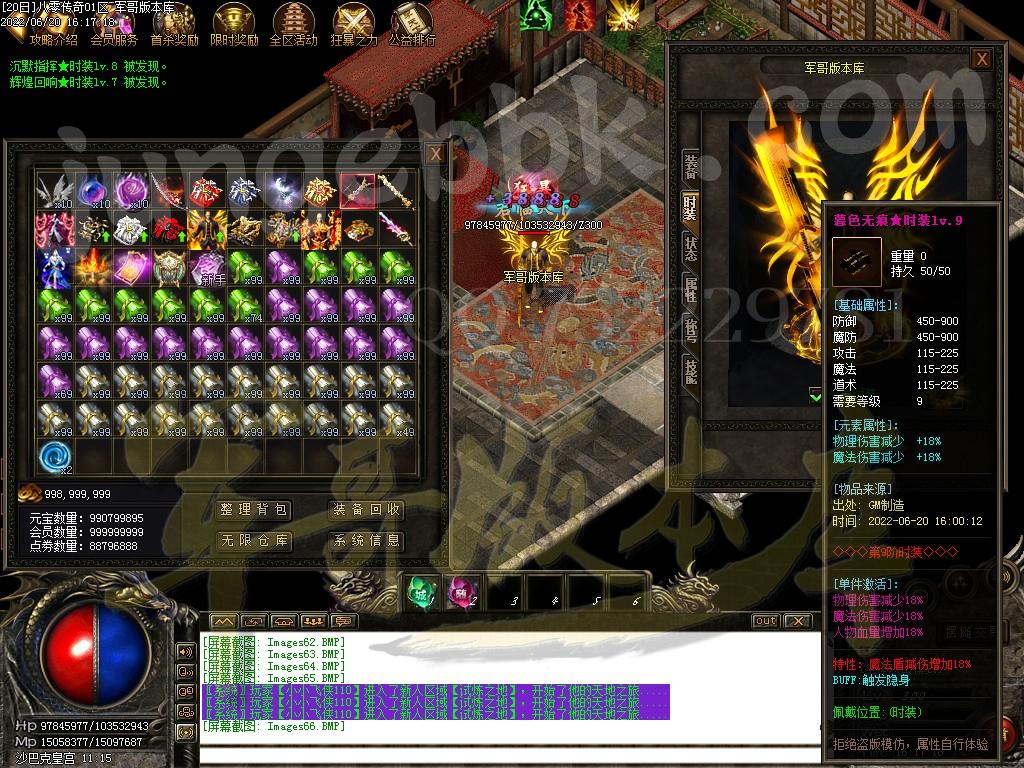Screen dimensions: 1024x768
Task: Switch to the 状态 status tab
Action: (690, 249)
